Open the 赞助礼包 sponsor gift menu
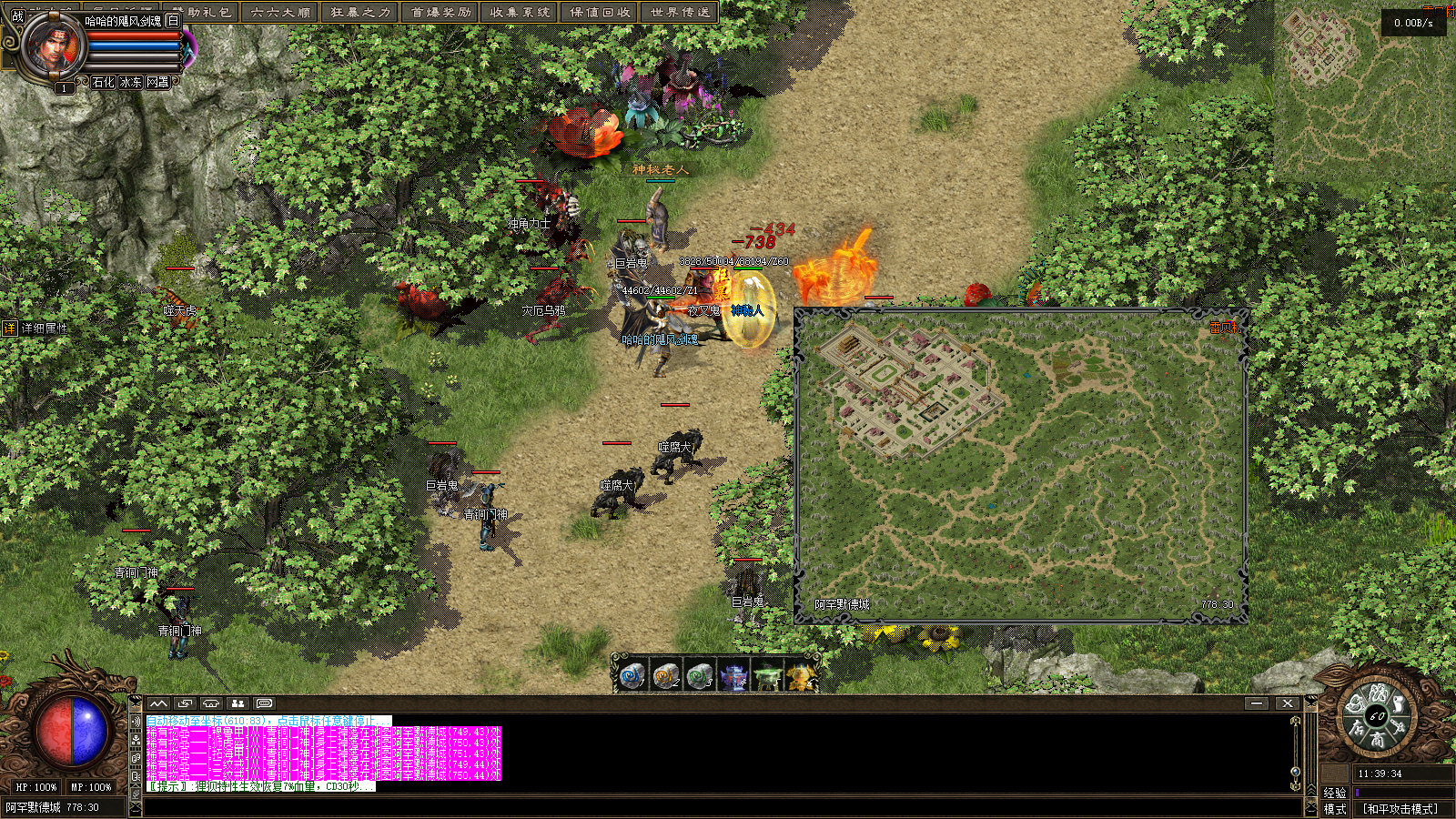 click(202, 12)
